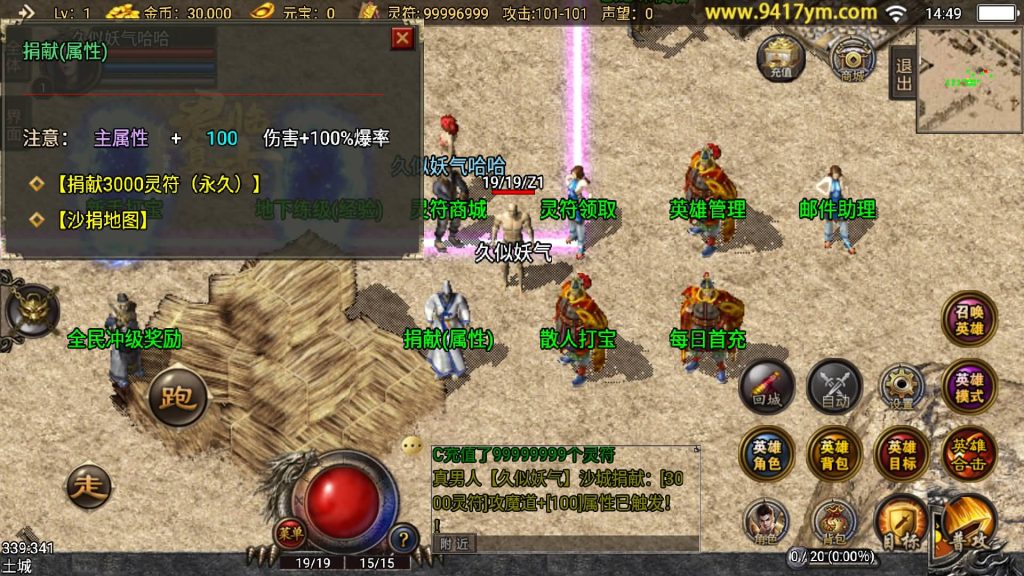This screenshot has height=576, width=1024.
Task: Open 设置 gear settings
Action: 902,387
